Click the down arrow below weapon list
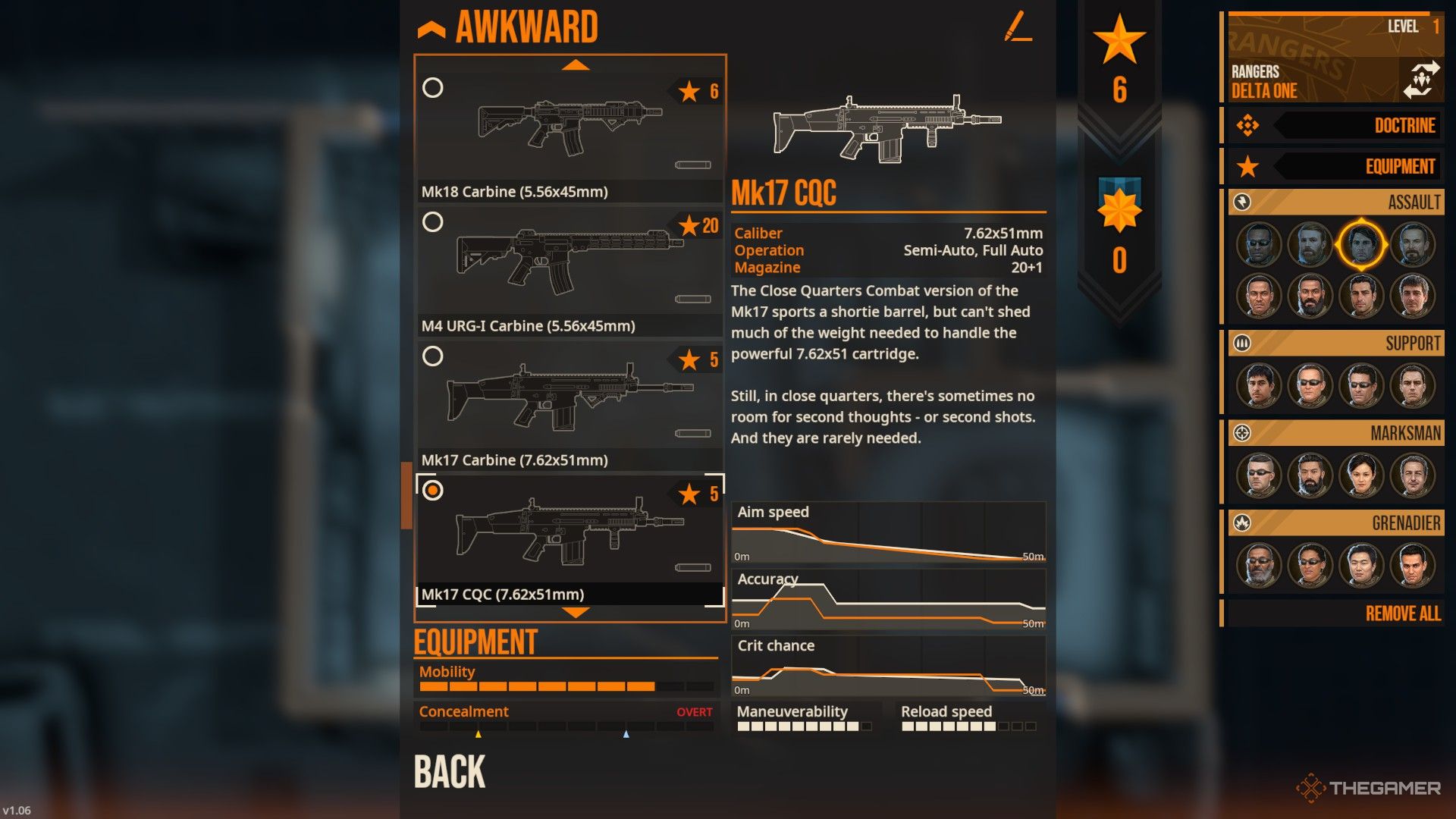The height and width of the screenshot is (819, 1456). [576, 613]
